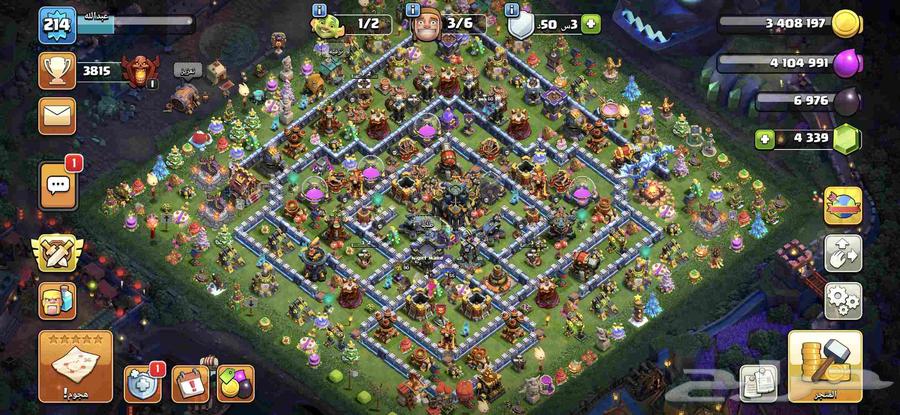Open the legend league badge
The height and width of the screenshot is (415, 900).
coord(136,70)
